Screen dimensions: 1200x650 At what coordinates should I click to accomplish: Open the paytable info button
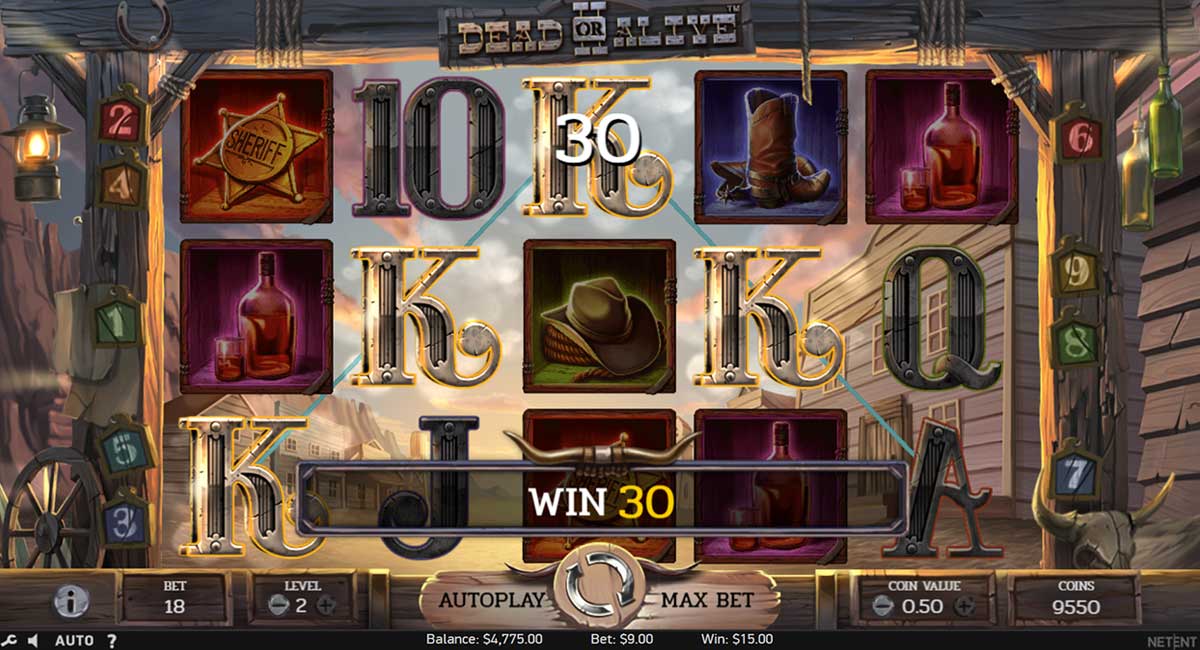click(x=71, y=600)
